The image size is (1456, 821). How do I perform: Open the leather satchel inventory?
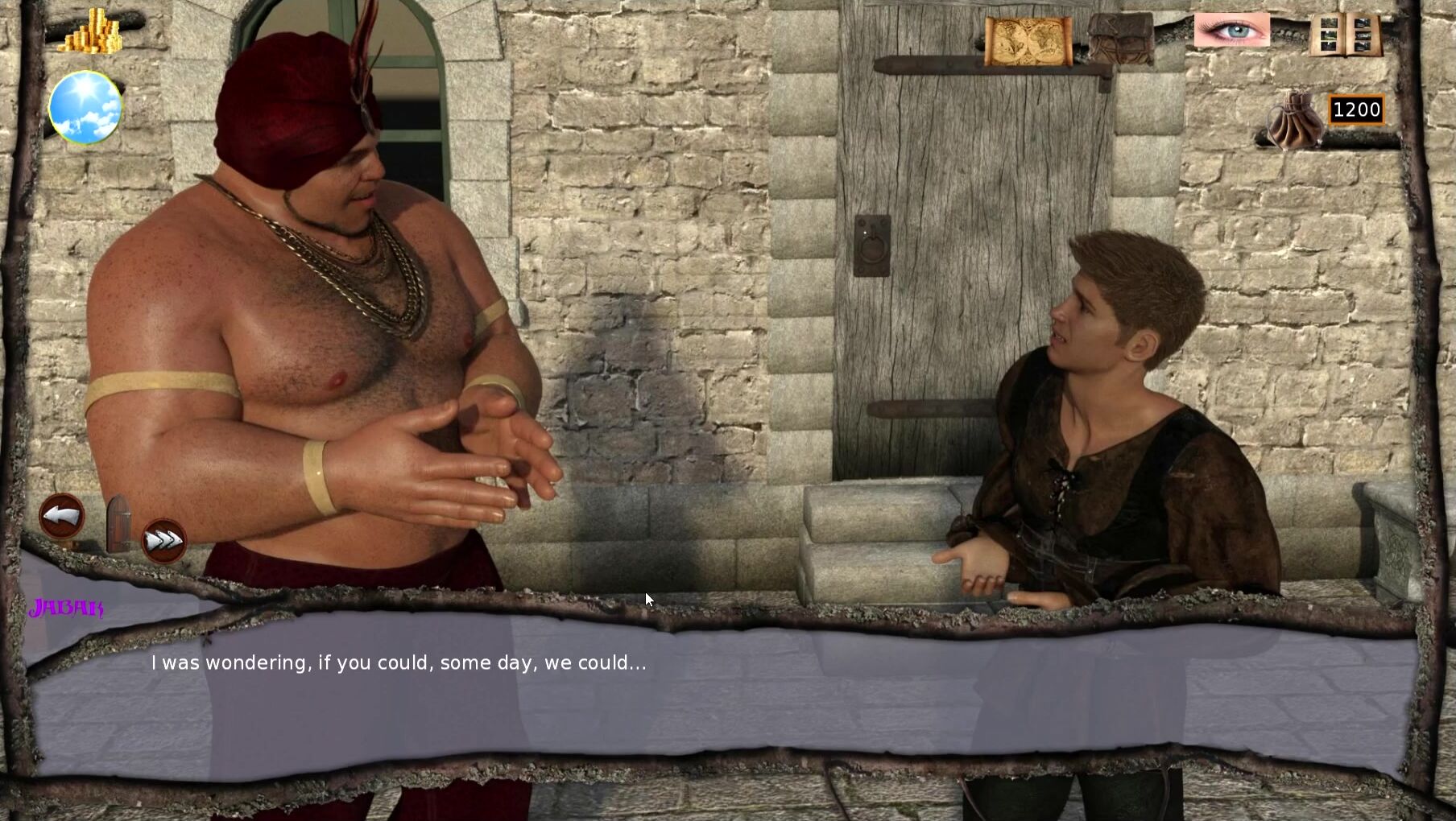pyautogui.click(x=1120, y=39)
